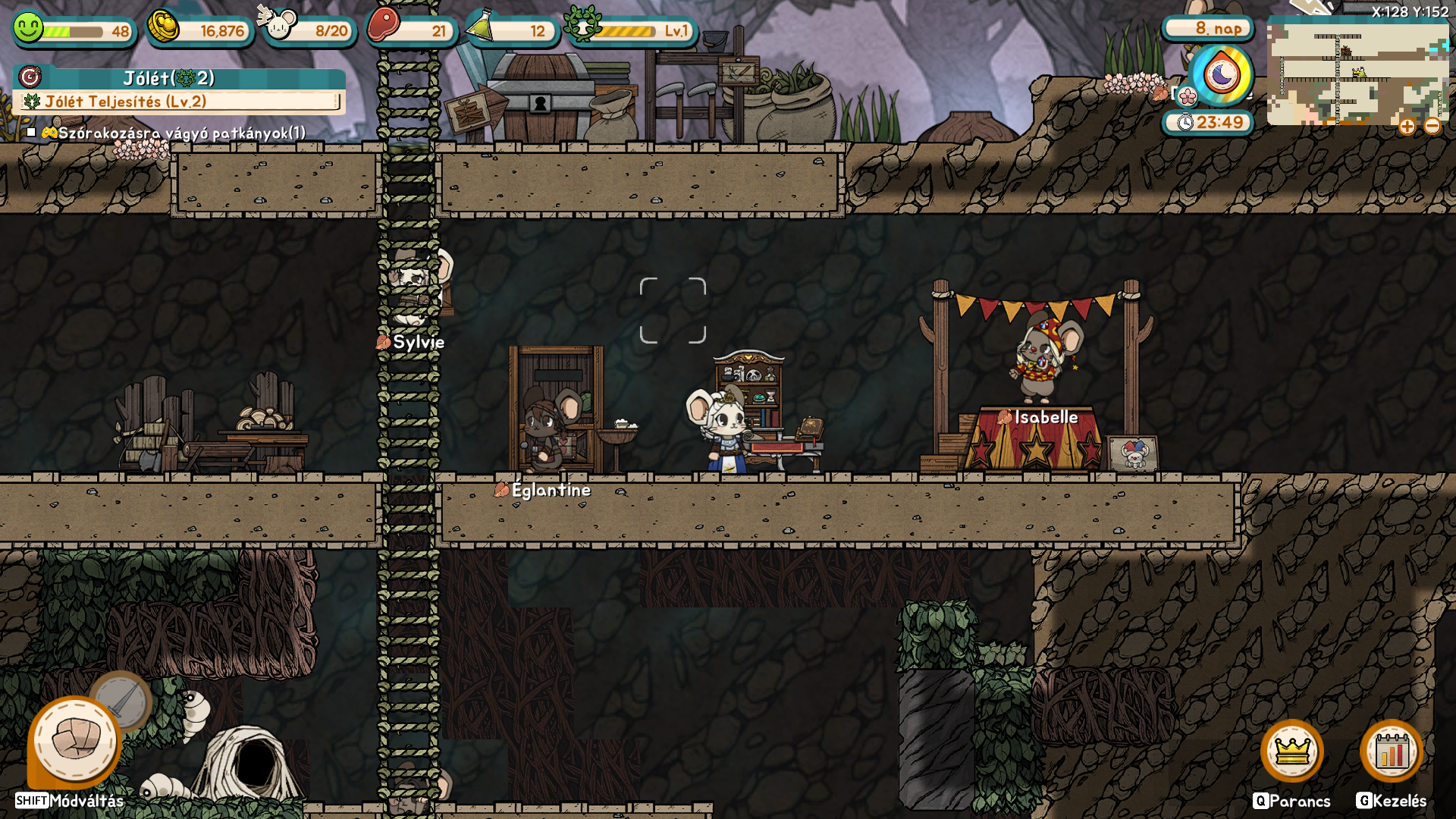1456x819 pixels.
Task: Click the meat food resource icon
Action: tap(383, 26)
